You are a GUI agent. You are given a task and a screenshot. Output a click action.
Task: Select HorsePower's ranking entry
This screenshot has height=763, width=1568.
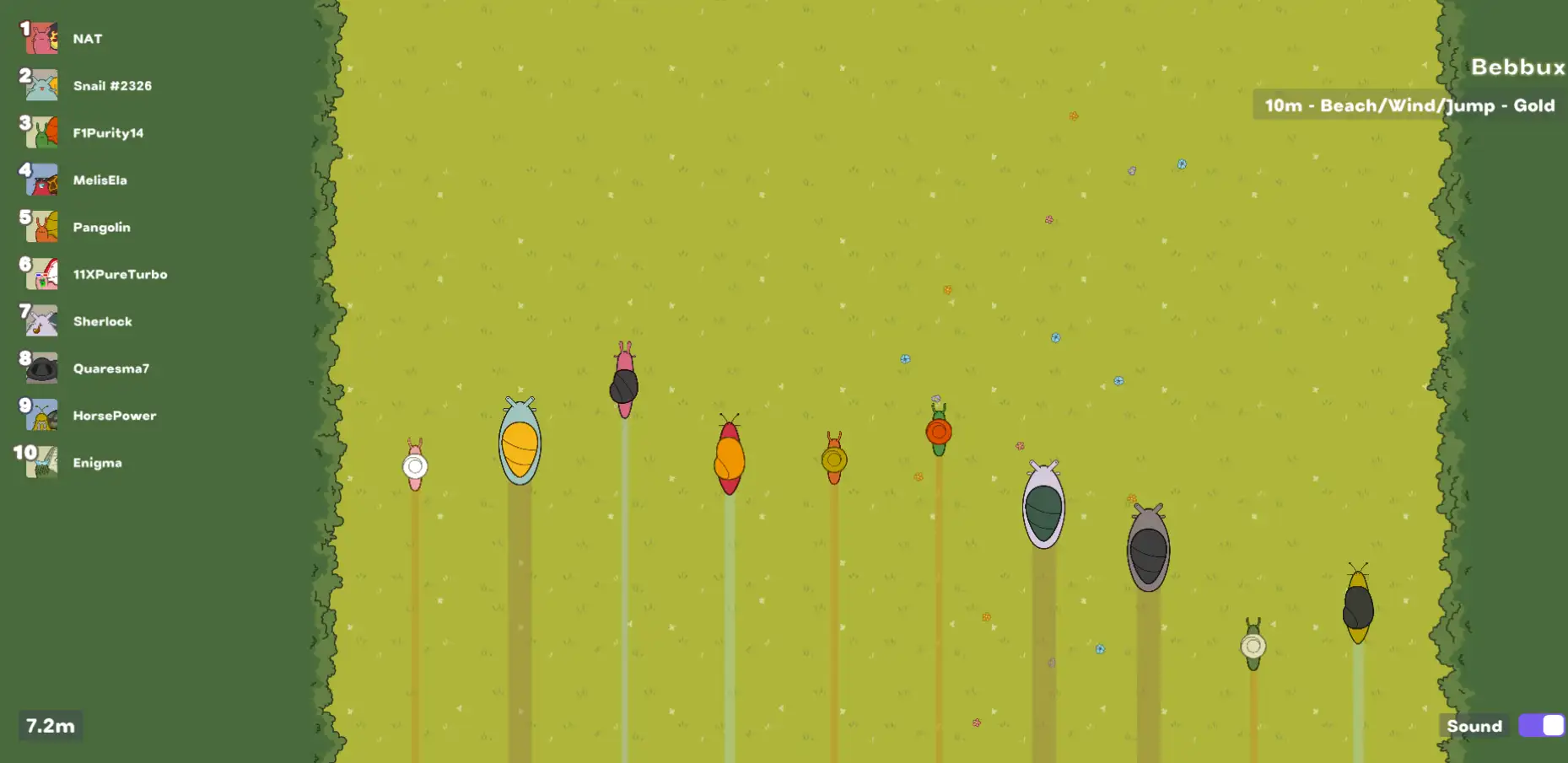114,416
